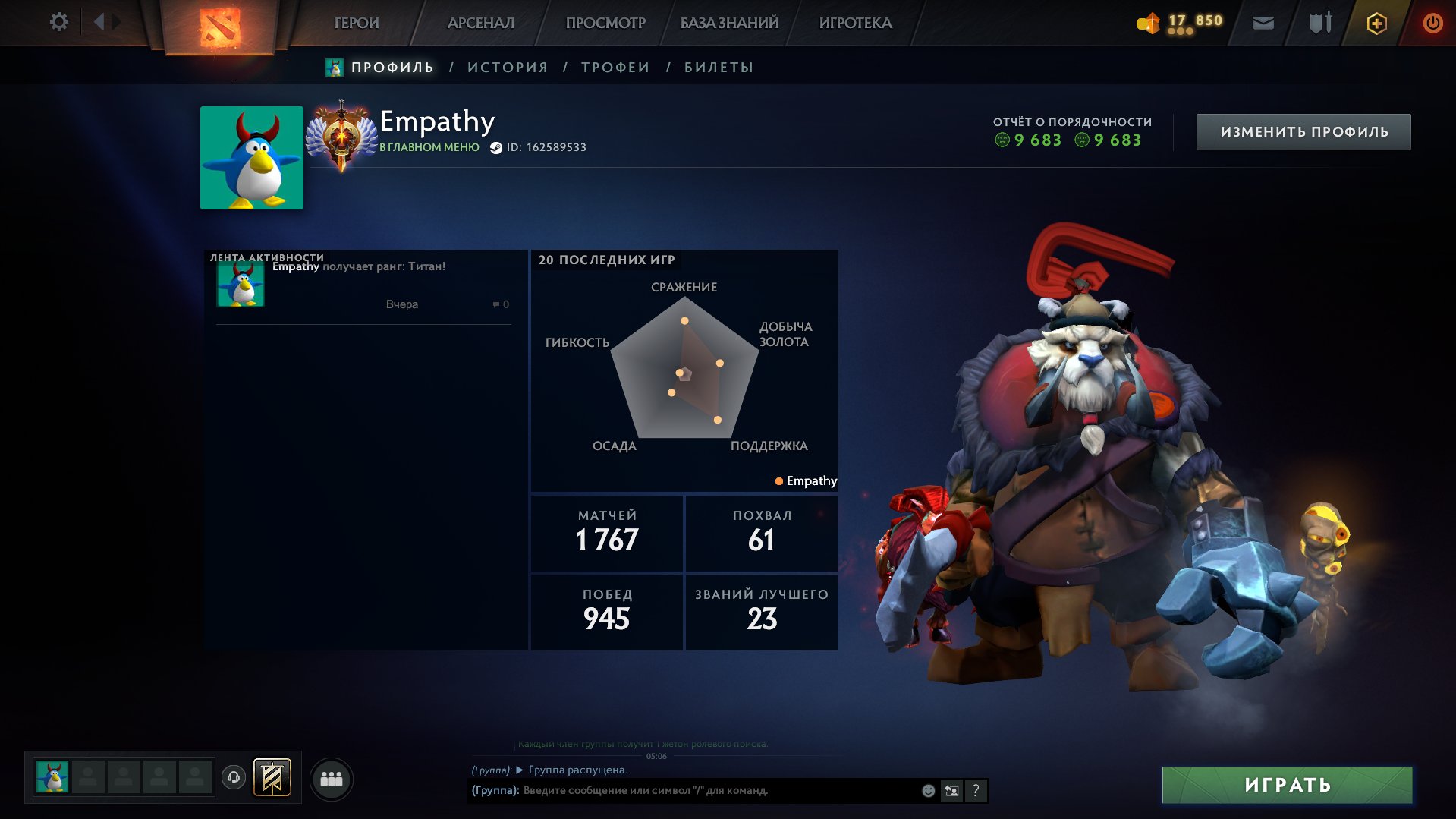Toggle voice chat with the headset icon
The image size is (1456, 819).
(234, 777)
